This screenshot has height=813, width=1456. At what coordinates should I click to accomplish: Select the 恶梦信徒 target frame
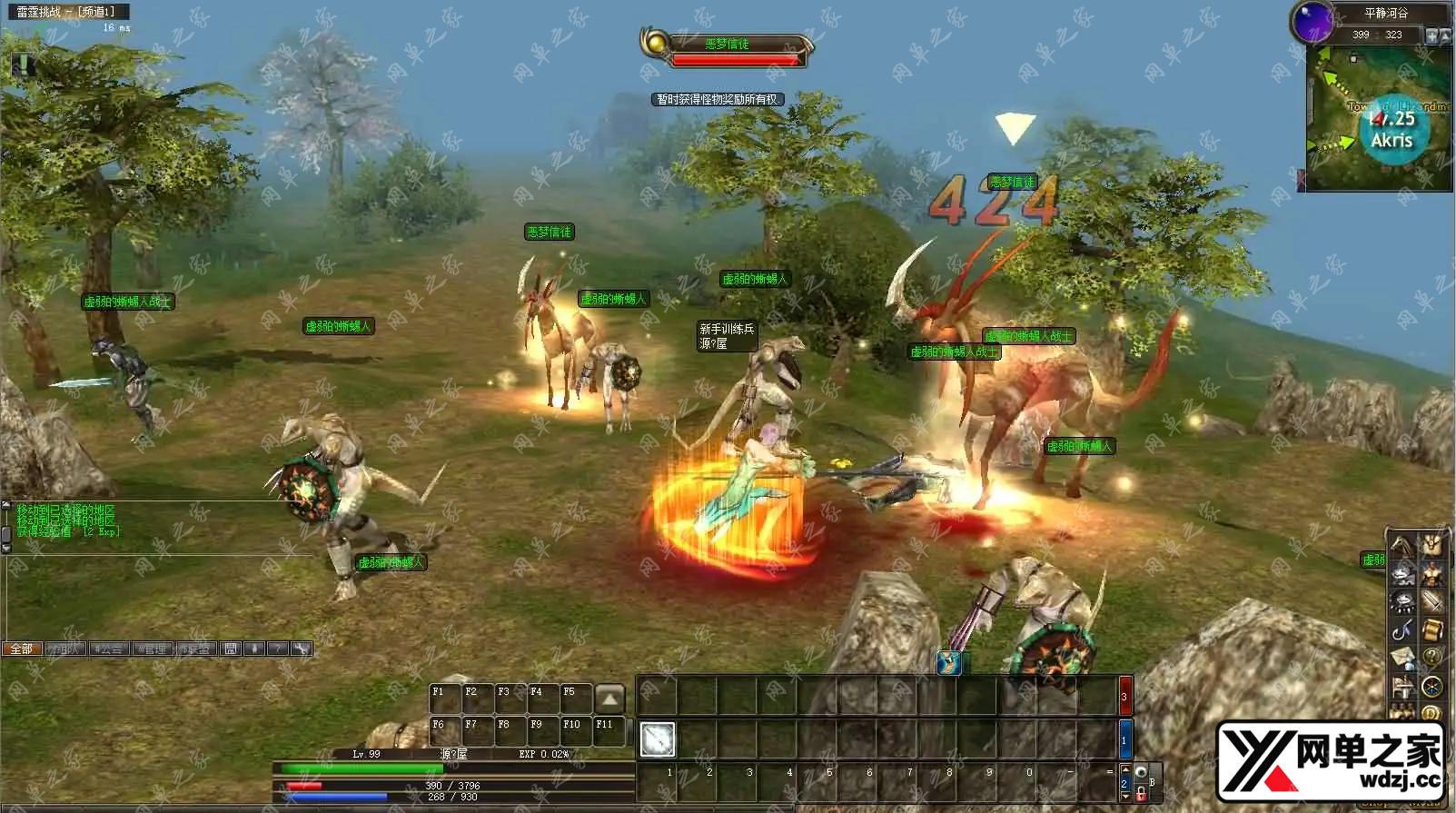(x=727, y=49)
